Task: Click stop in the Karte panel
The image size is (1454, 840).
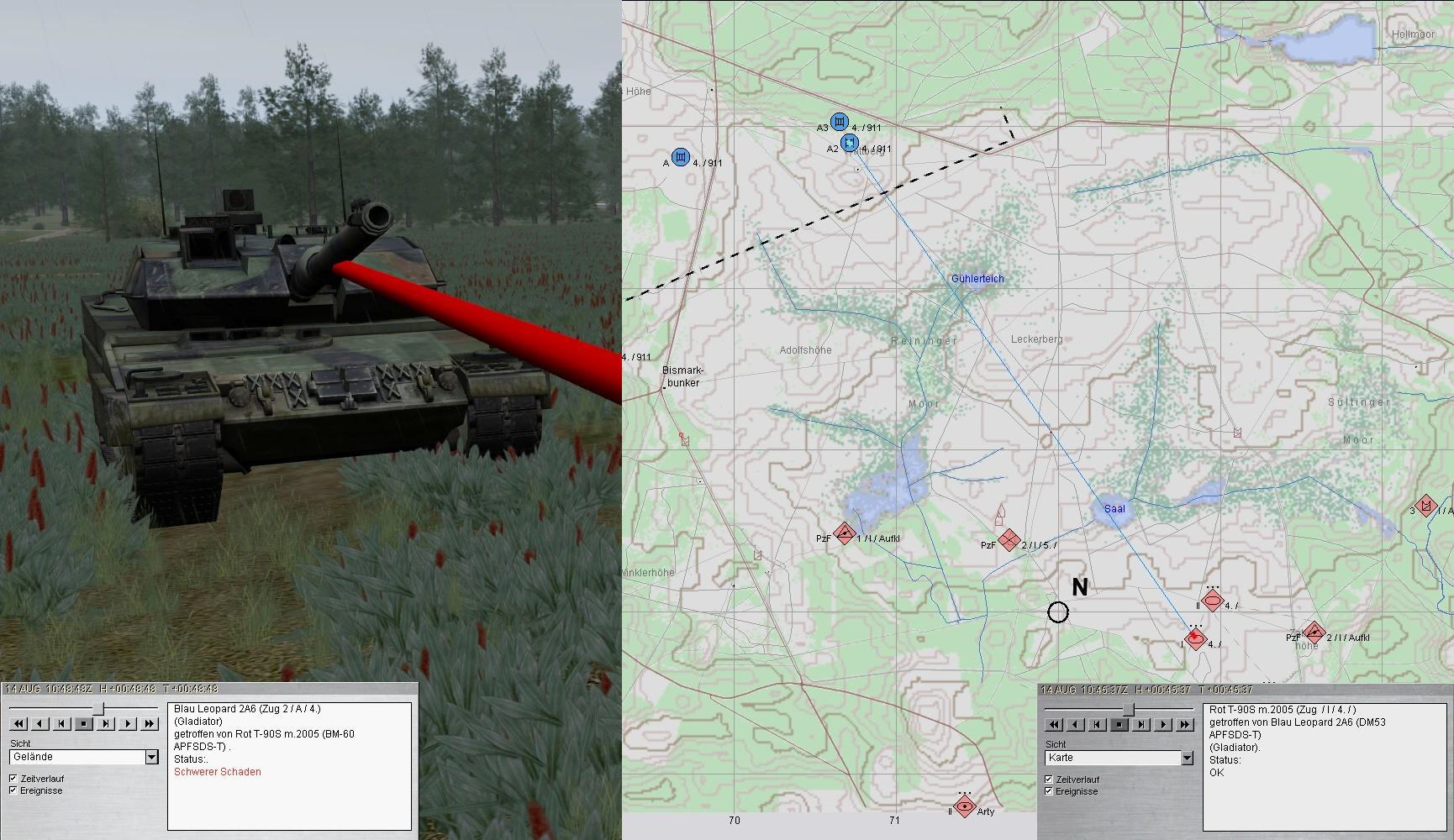Action: pyautogui.click(x=1119, y=724)
